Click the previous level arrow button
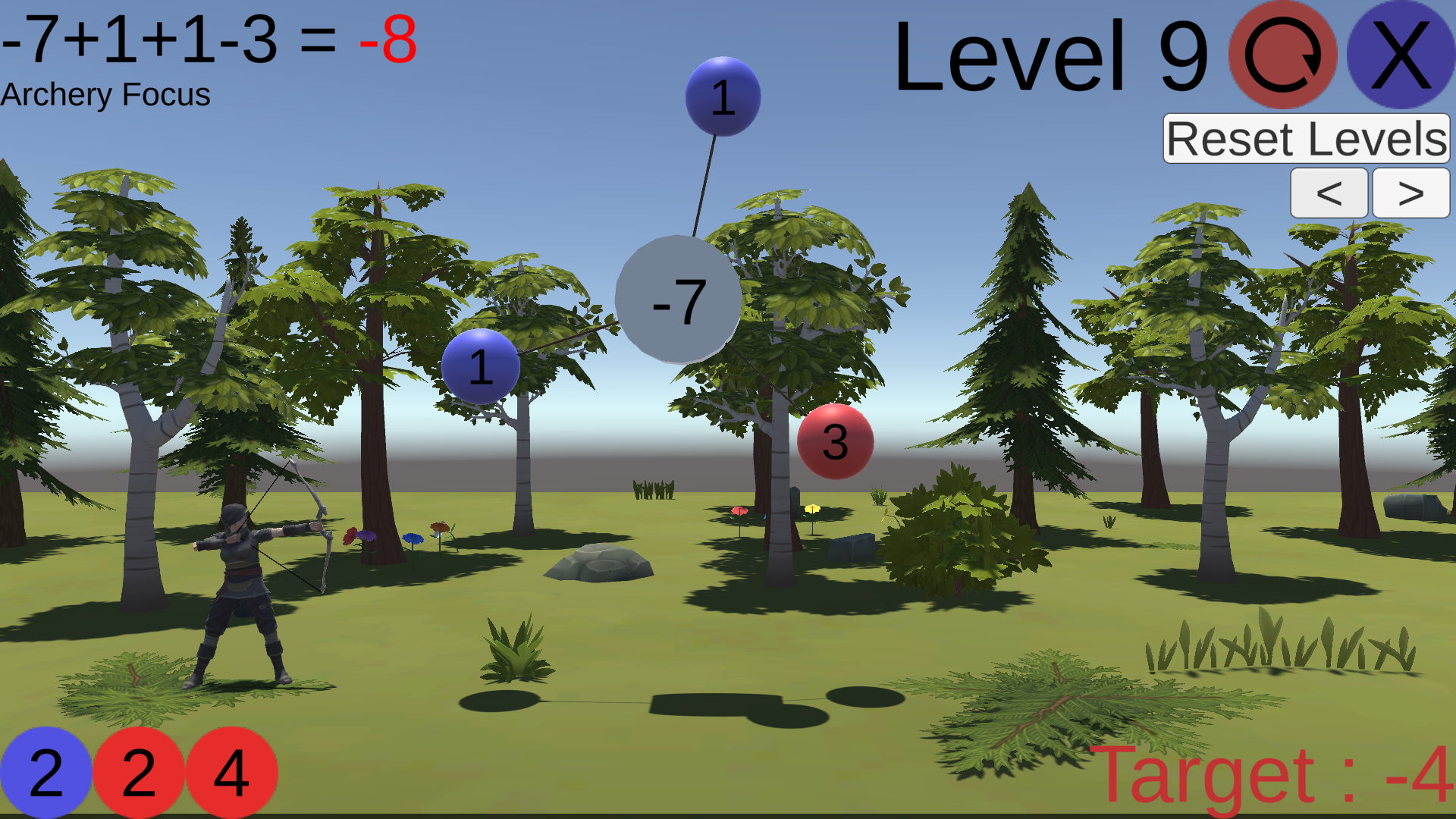The width and height of the screenshot is (1456, 819). coord(1329,193)
